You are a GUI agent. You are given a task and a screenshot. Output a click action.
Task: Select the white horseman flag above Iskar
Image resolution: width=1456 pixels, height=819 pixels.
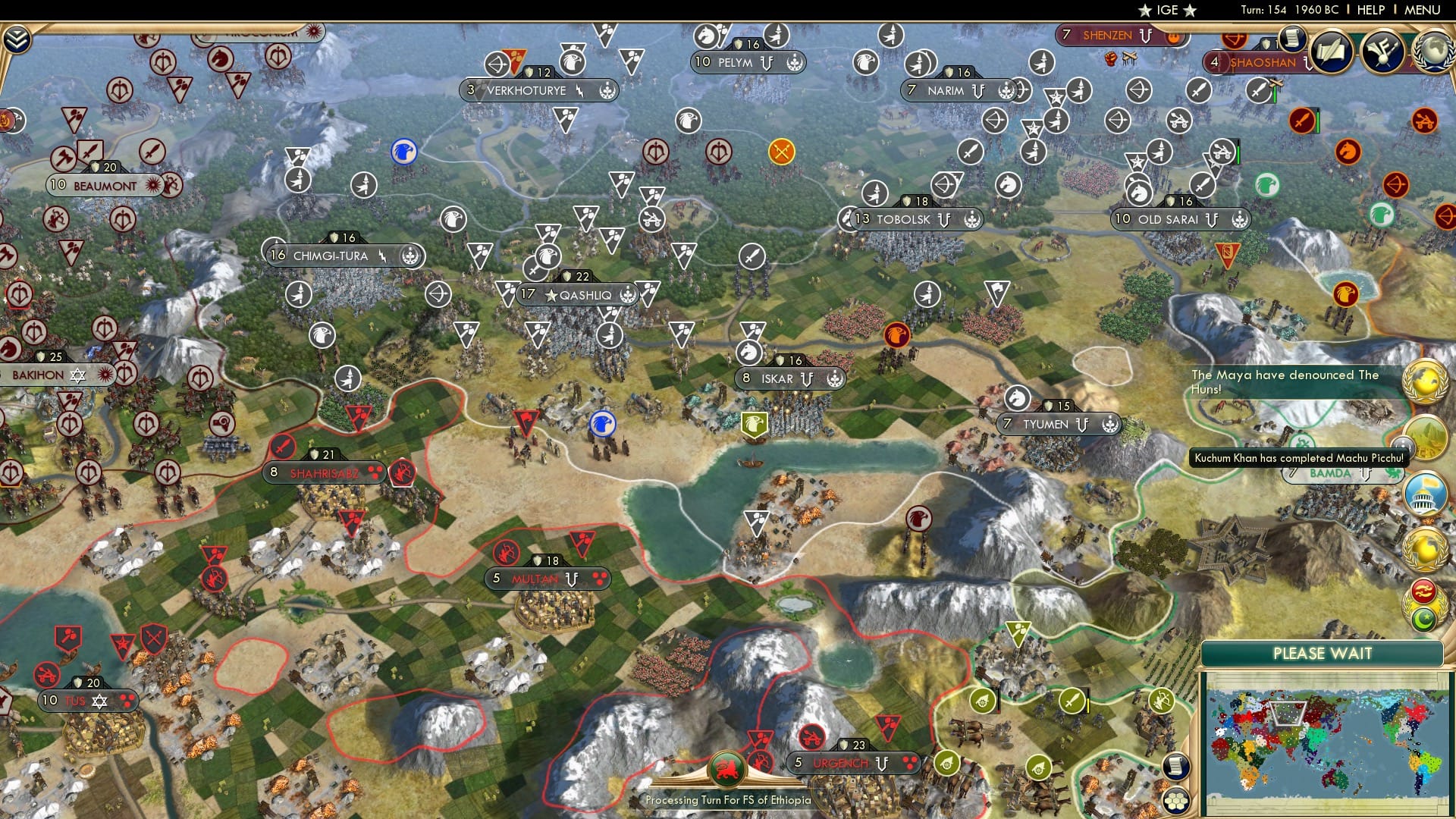[x=748, y=353]
